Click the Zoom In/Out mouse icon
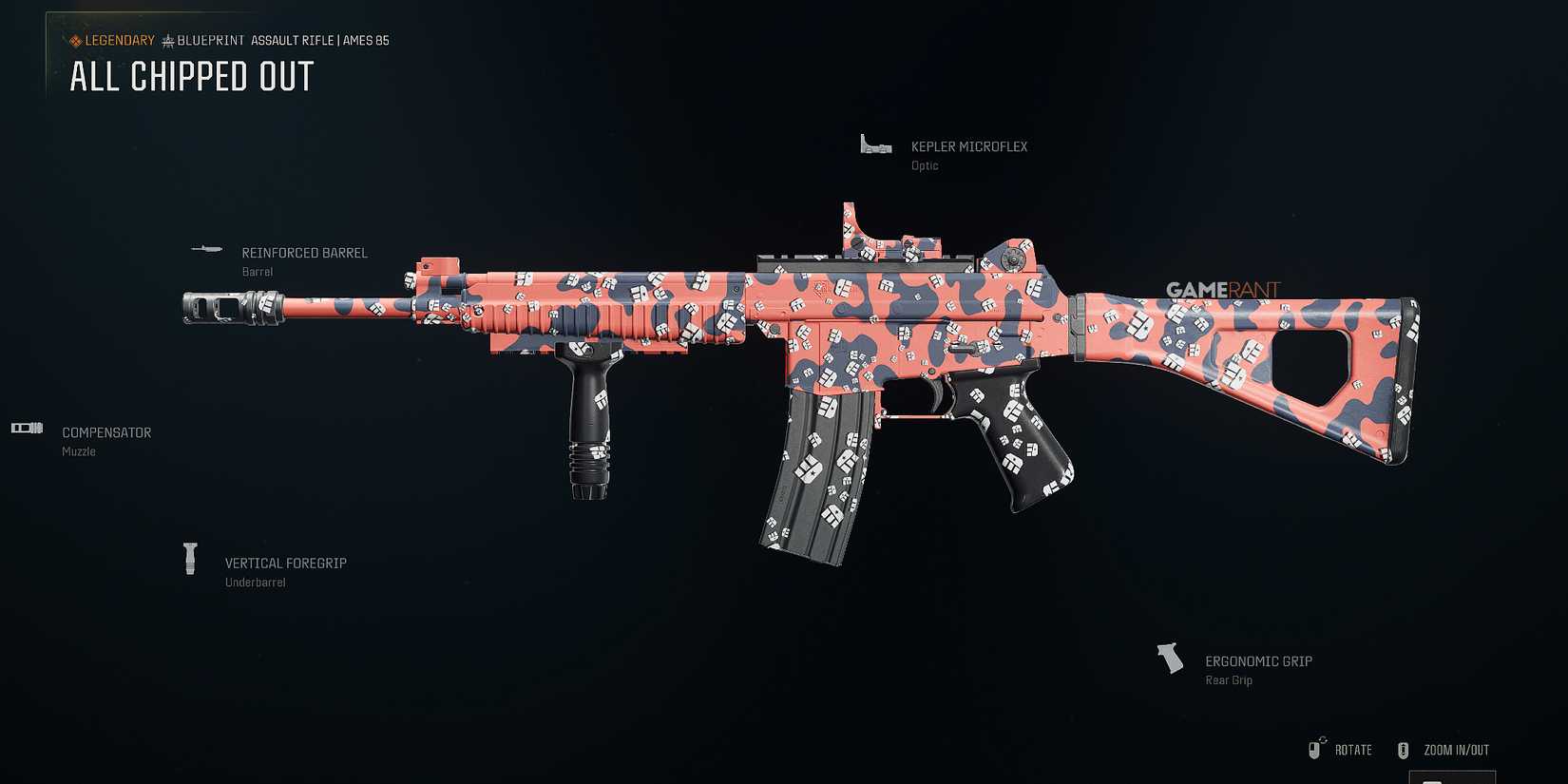1568x784 pixels. tap(1403, 750)
